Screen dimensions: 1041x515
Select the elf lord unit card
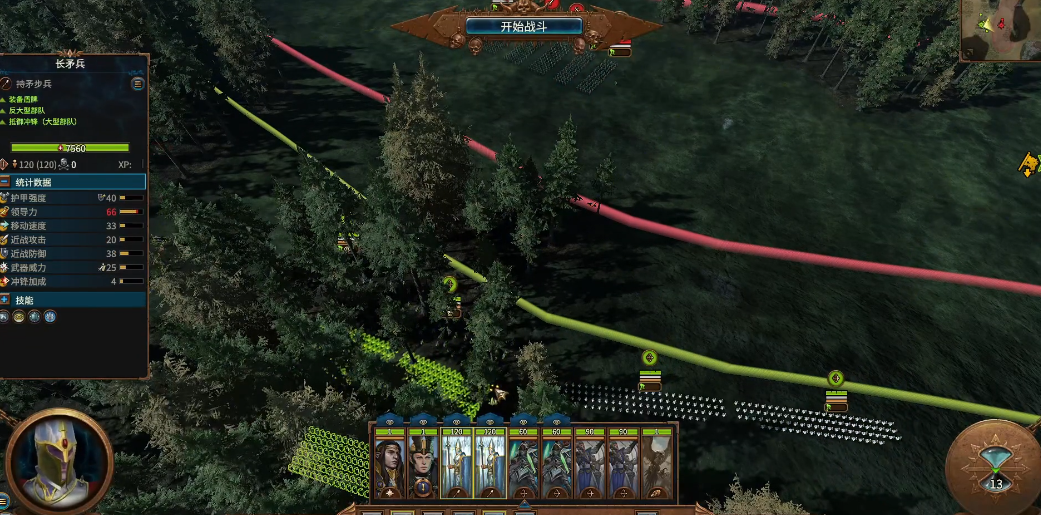[389, 465]
